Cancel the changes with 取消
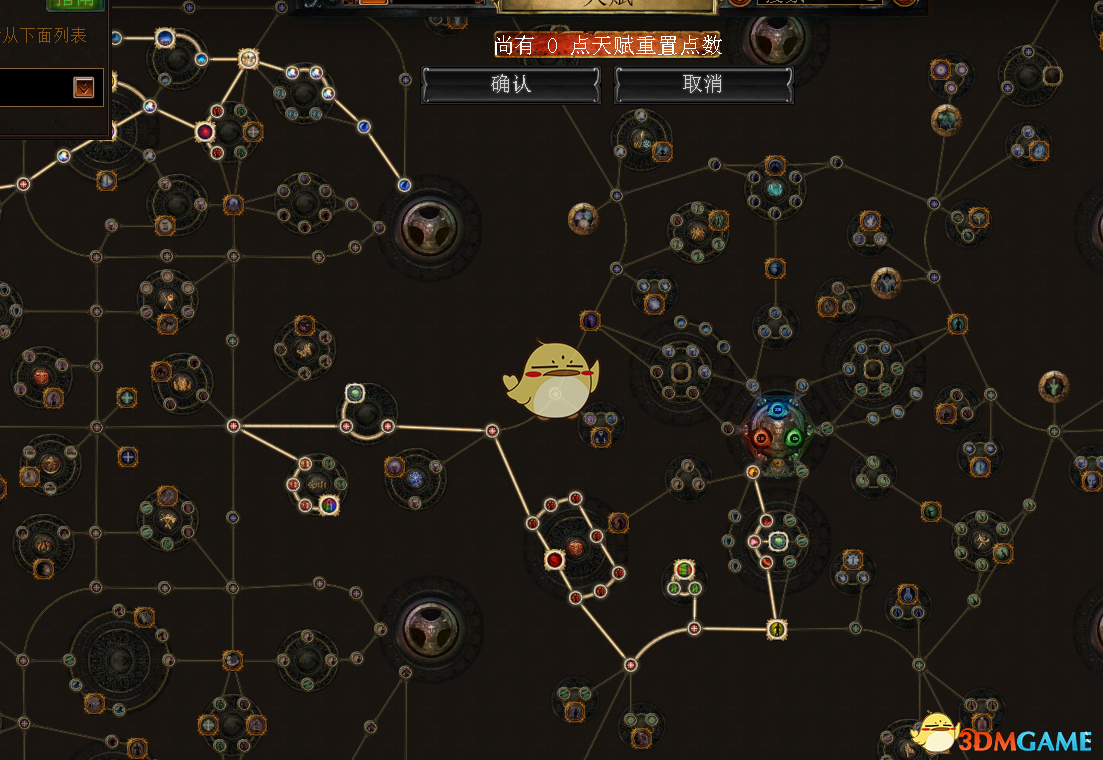1103x760 pixels. [x=702, y=85]
